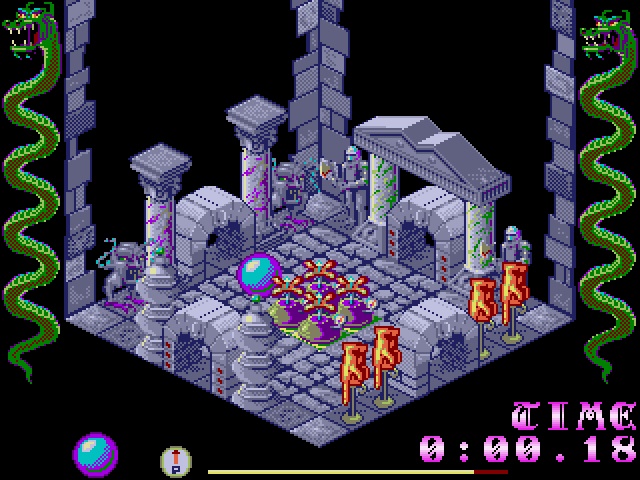Click the blue ball lives icon
The image size is (640, 480).
point(95,454)
